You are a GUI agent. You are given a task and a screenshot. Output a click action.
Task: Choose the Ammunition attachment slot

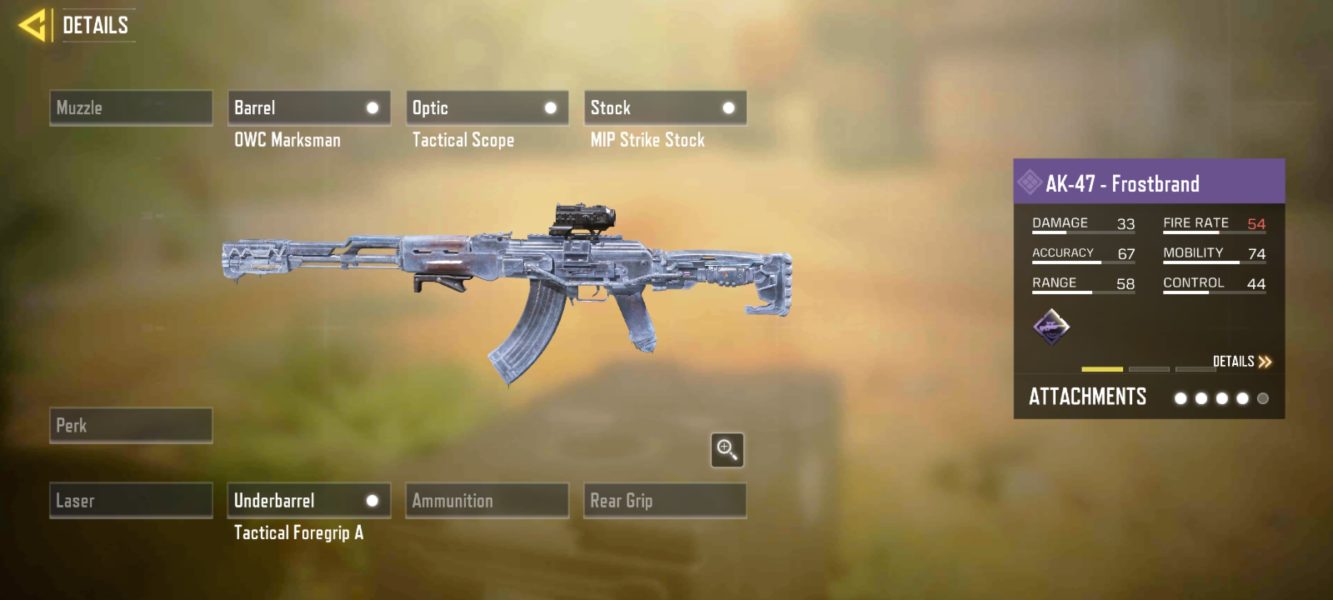click(x=487, y=500)
